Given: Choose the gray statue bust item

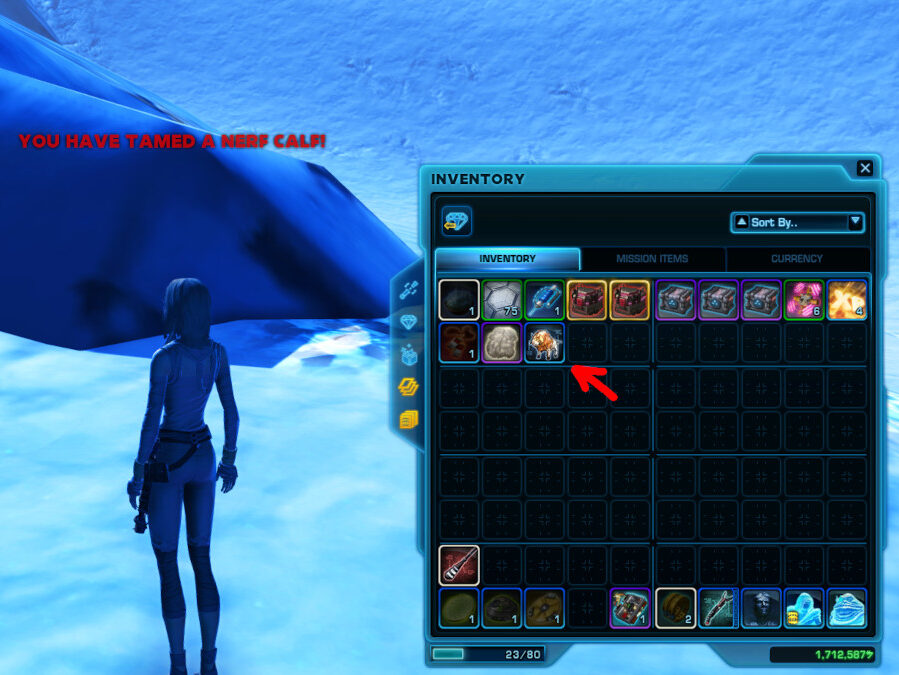Looking at the screenshot, I should click(761, 608).
